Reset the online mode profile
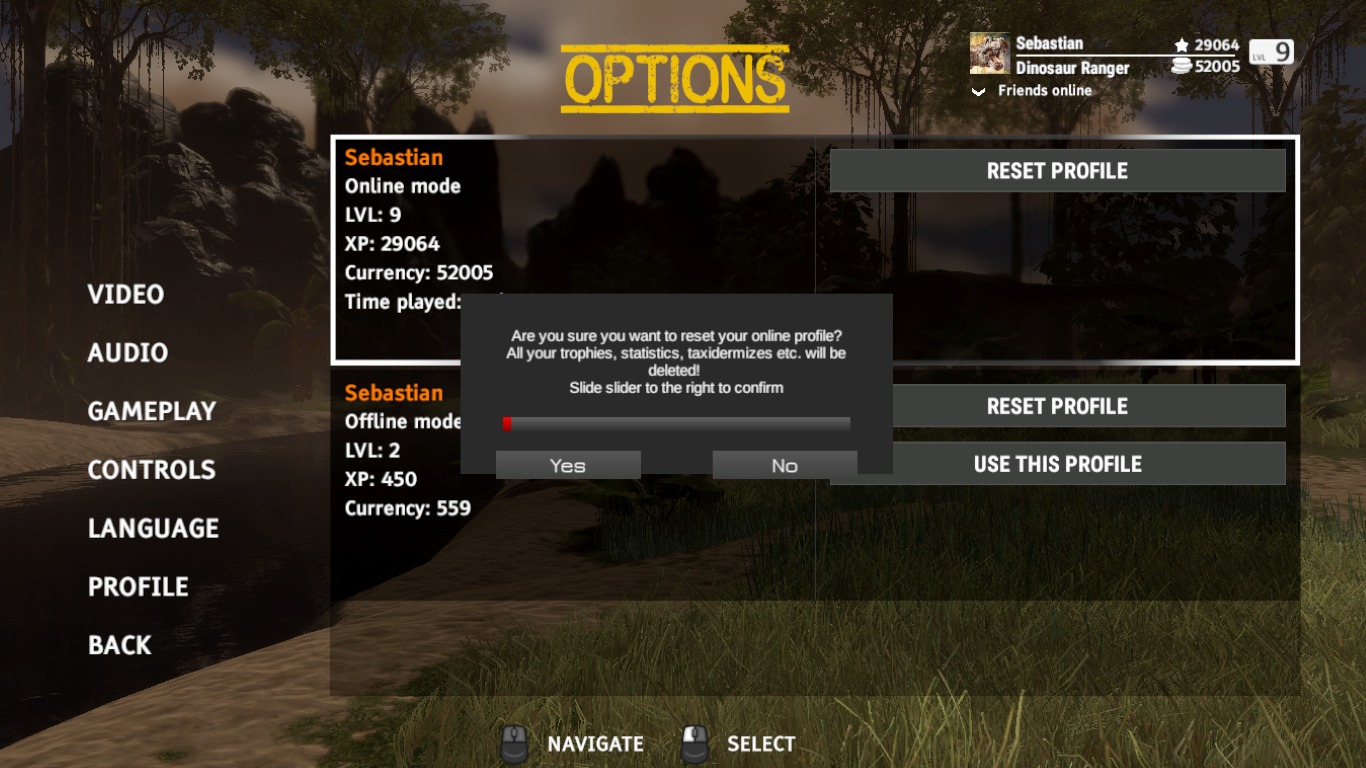The height and width of the screenshot is (768, 1366). pos(1057,171)
